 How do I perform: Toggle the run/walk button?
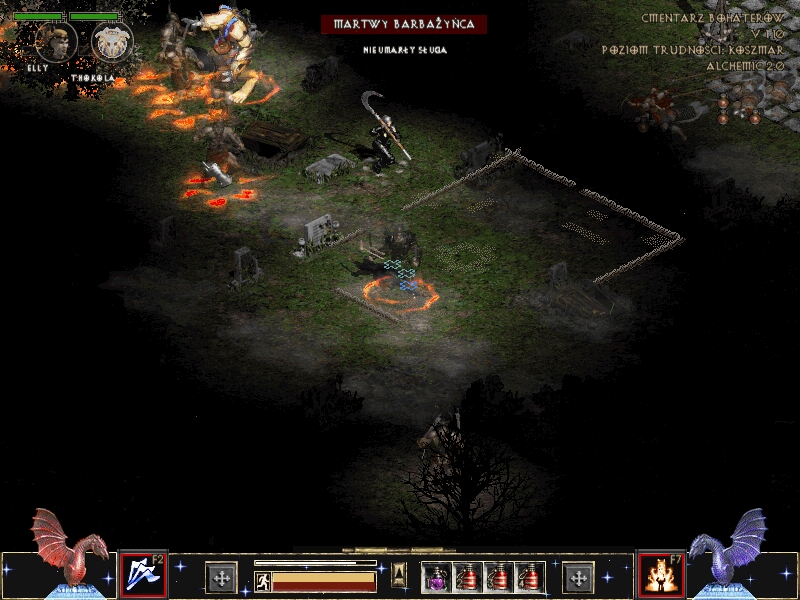263,581
